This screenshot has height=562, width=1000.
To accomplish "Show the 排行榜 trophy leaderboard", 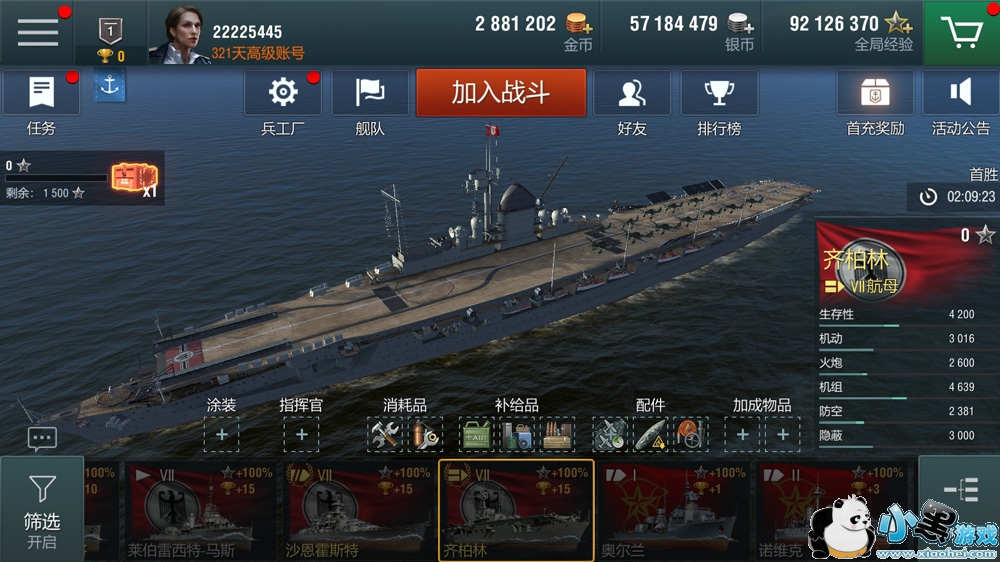I will (x=719, y=94).
